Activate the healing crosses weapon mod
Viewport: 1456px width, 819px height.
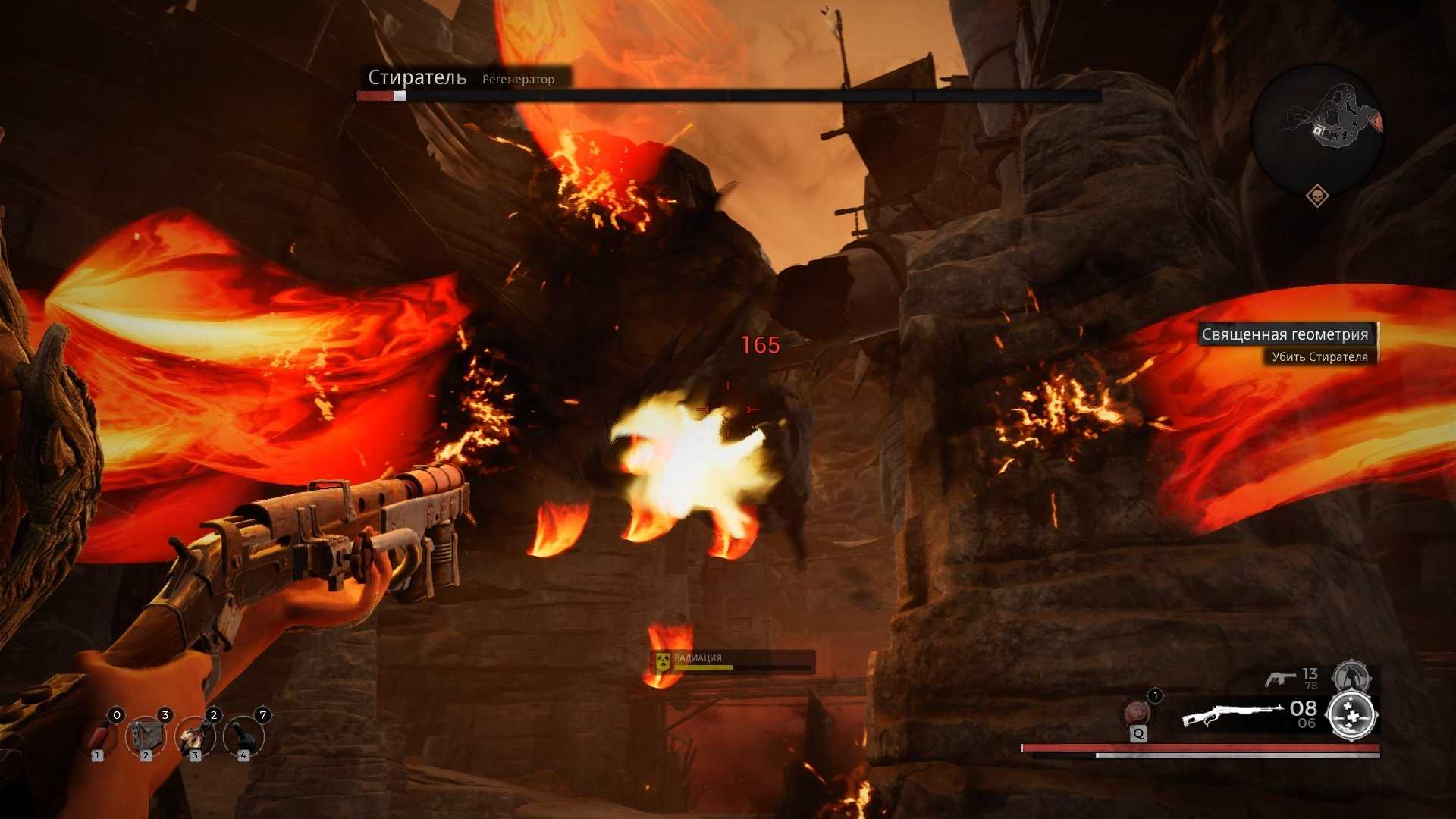pyautogui.click(x=1352, y=714)
